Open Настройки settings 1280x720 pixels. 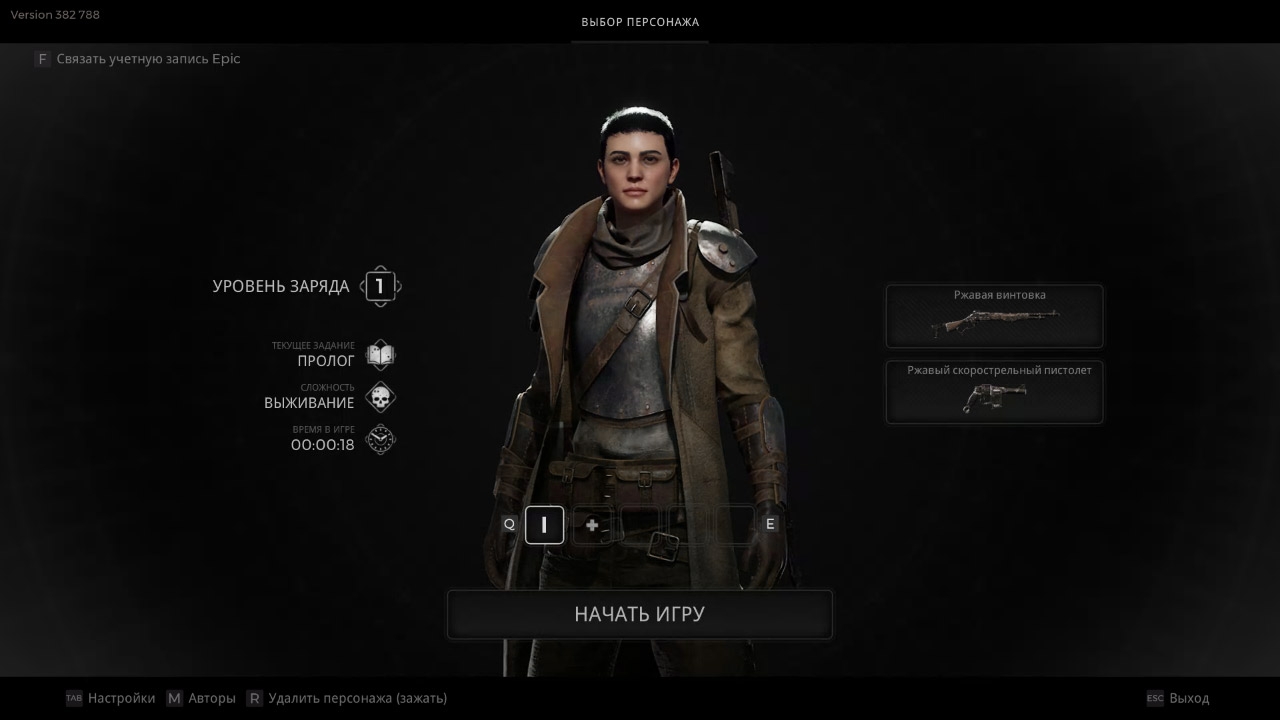120,698
